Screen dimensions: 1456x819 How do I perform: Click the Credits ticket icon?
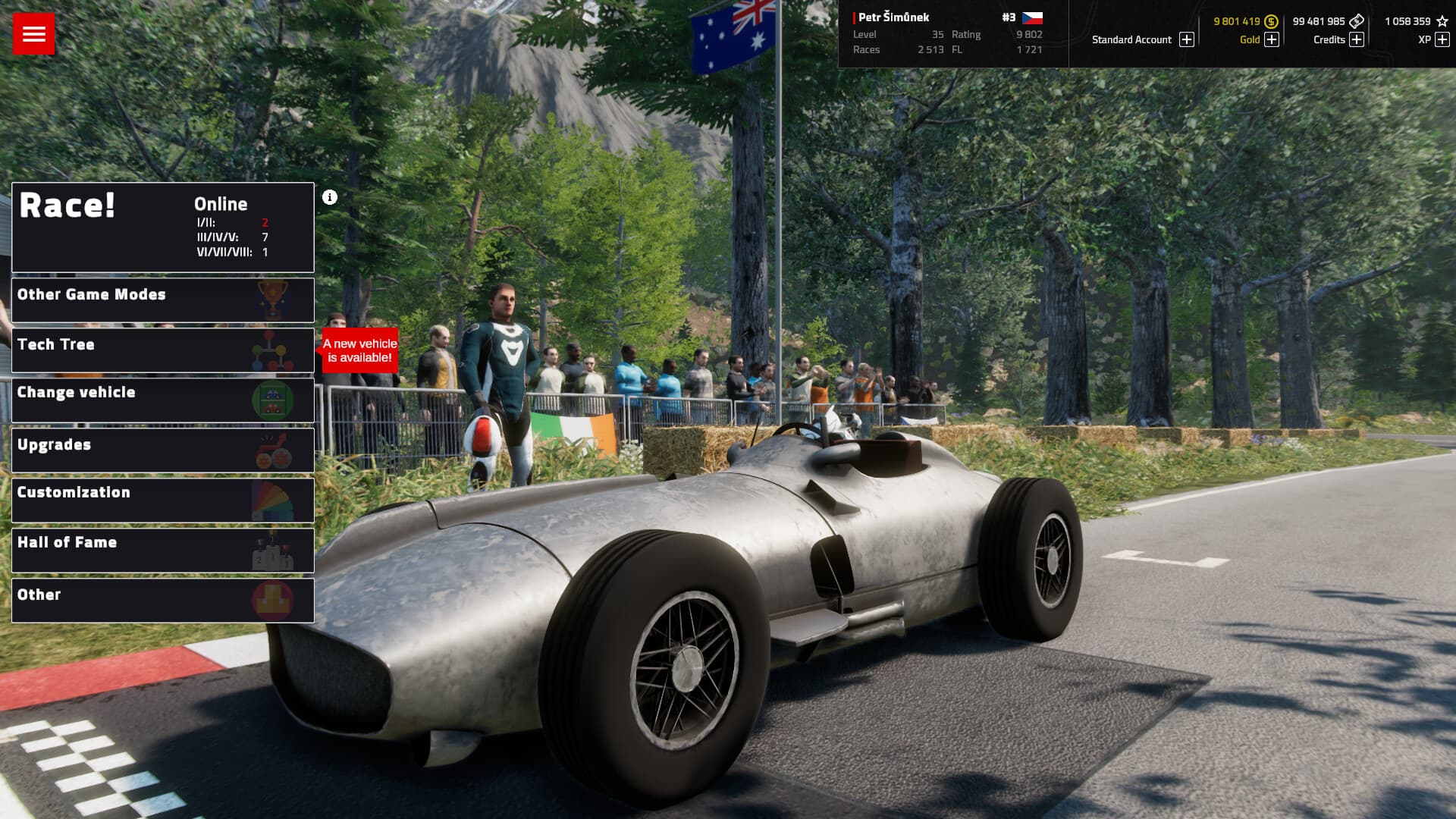(x=1357, y=21)
